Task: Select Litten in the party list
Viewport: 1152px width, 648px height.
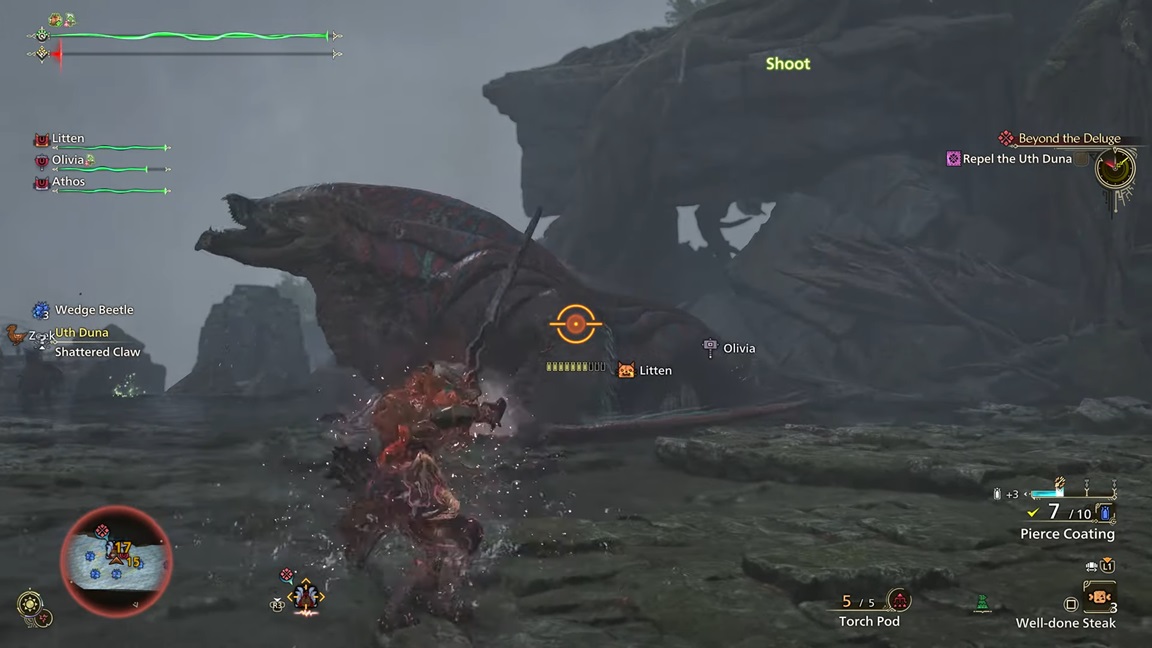Action: 68,139
